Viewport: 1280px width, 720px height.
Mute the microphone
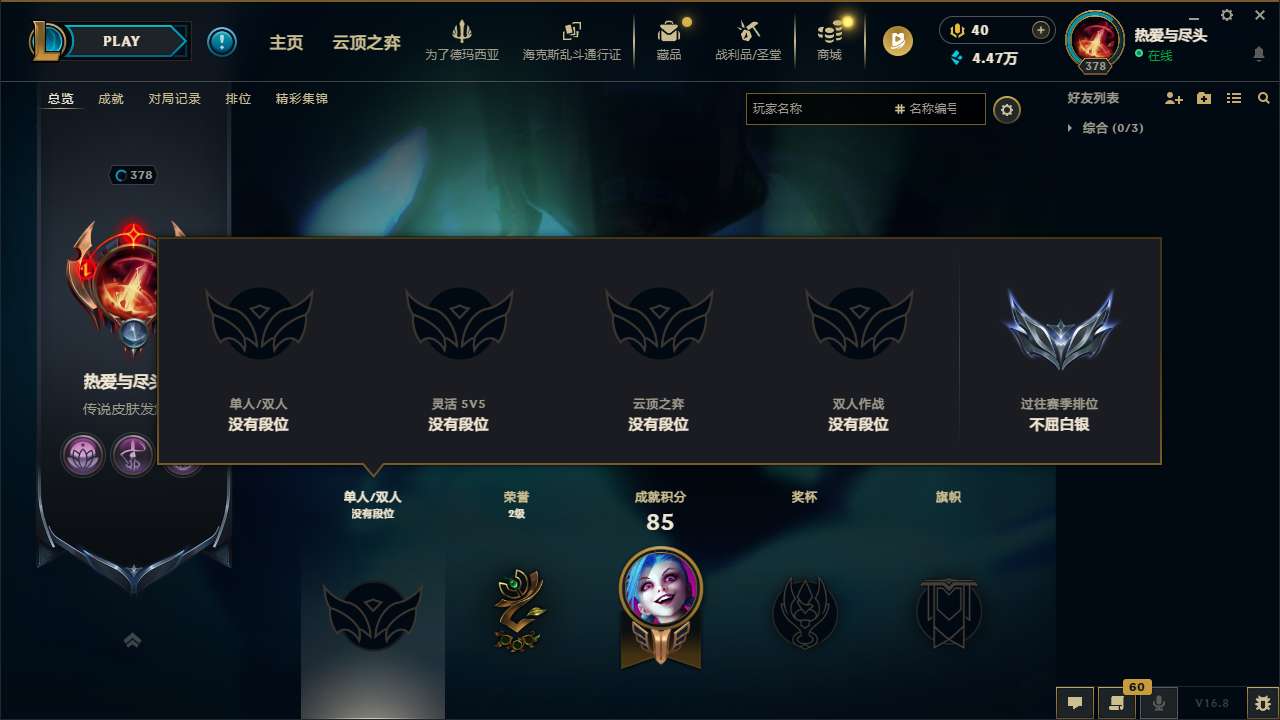(1158, 703)
